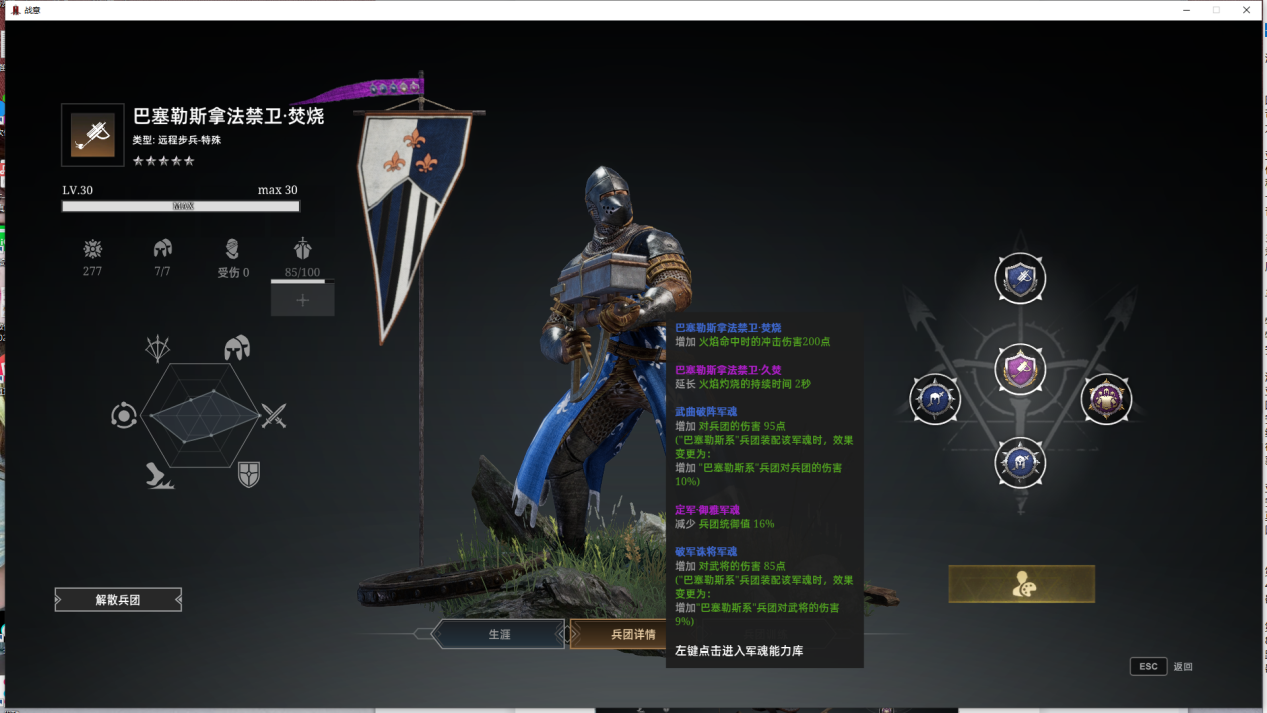Minimize the game window

(x=1186, y=10)
